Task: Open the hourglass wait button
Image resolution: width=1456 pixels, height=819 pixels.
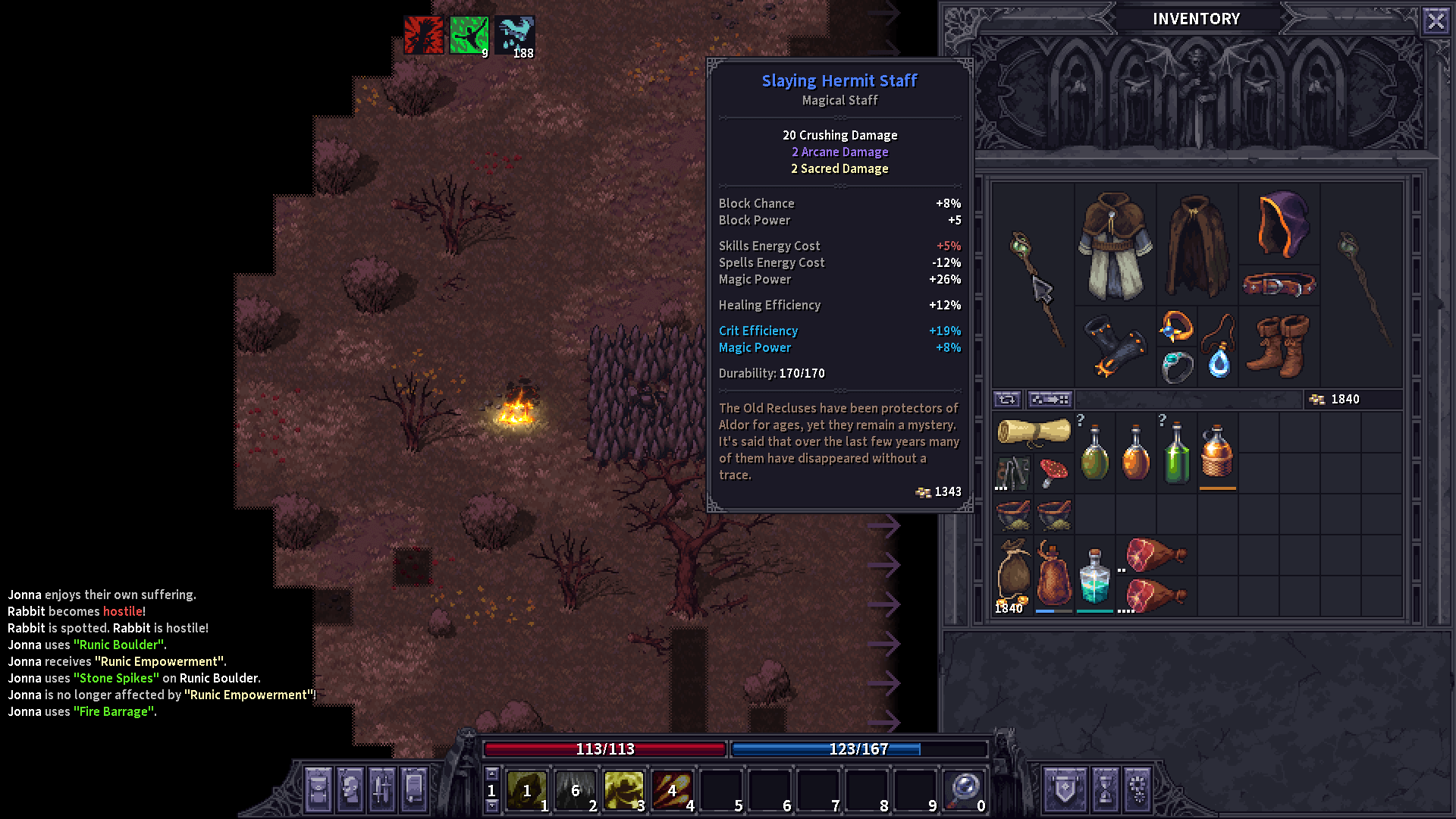Action: click(1105, 789)
